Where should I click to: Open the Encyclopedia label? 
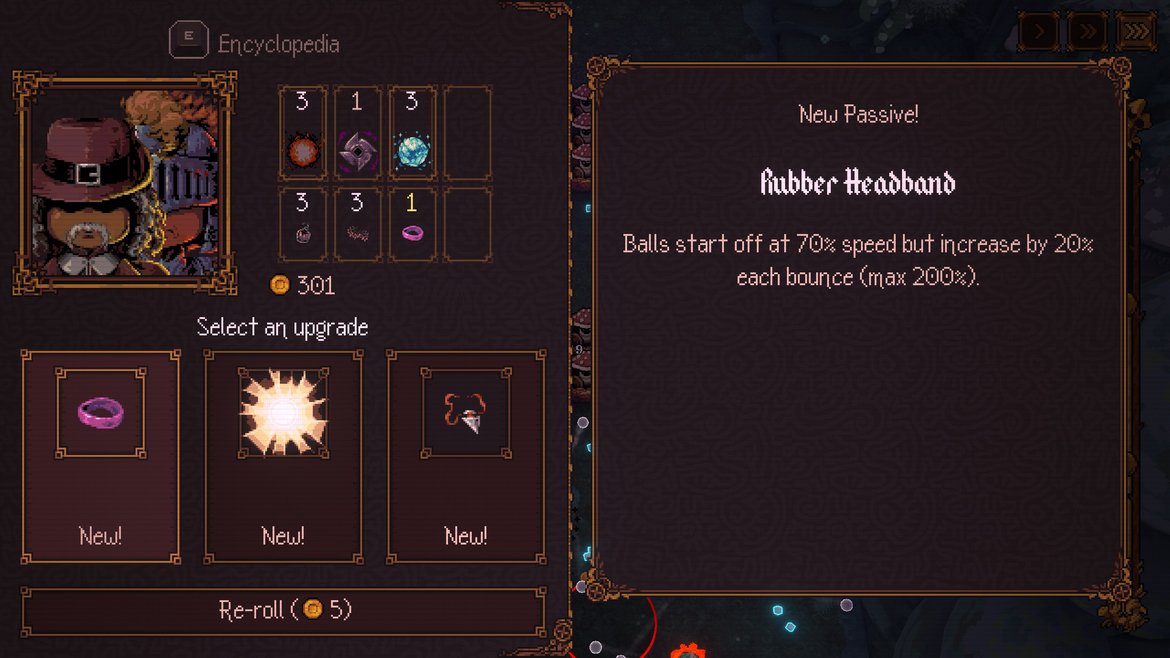pyautogui.click(x=278, y=44)
